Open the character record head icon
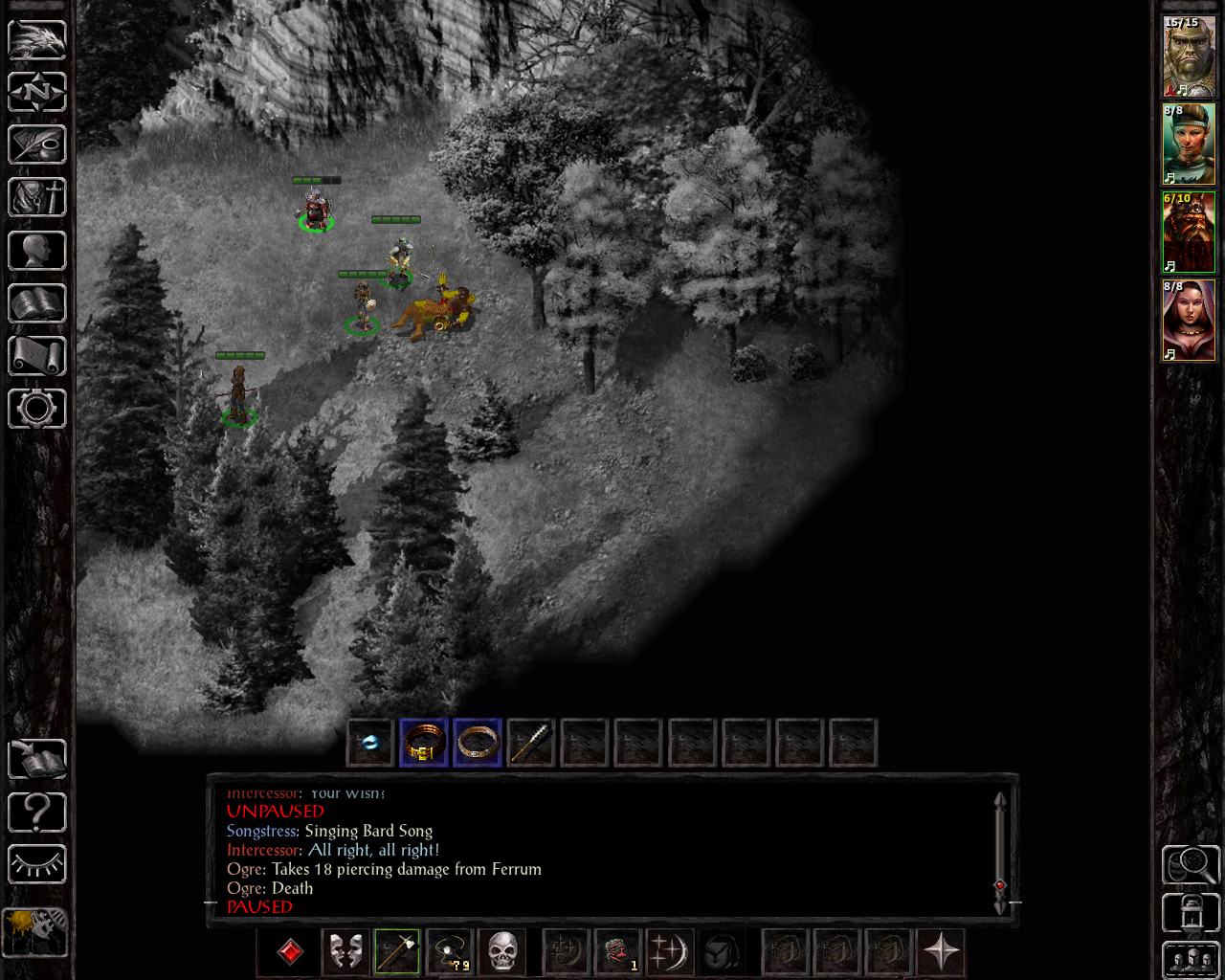 pyautogui.click(x=36, y=251)
